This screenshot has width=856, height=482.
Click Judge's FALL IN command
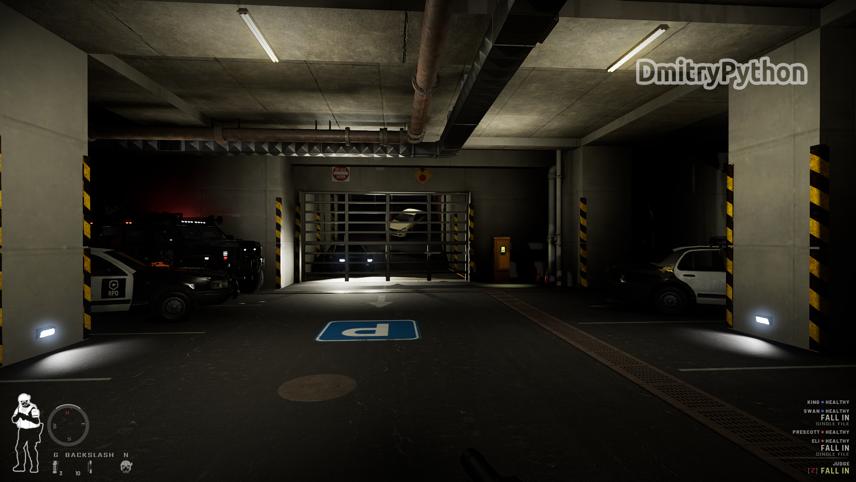click(x=835, y=471)
